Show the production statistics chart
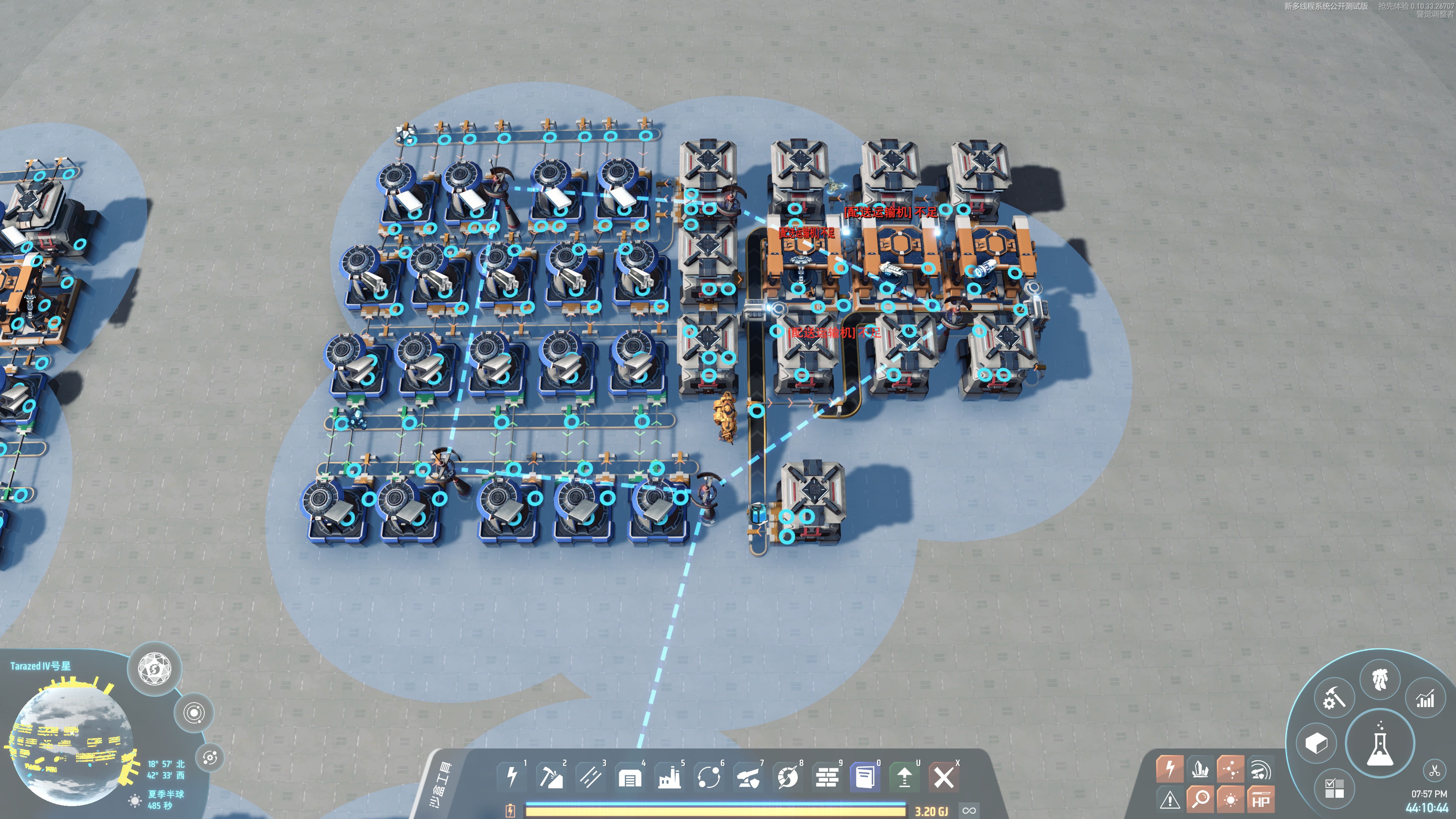1456x819 pixels. coord(1425,700)
